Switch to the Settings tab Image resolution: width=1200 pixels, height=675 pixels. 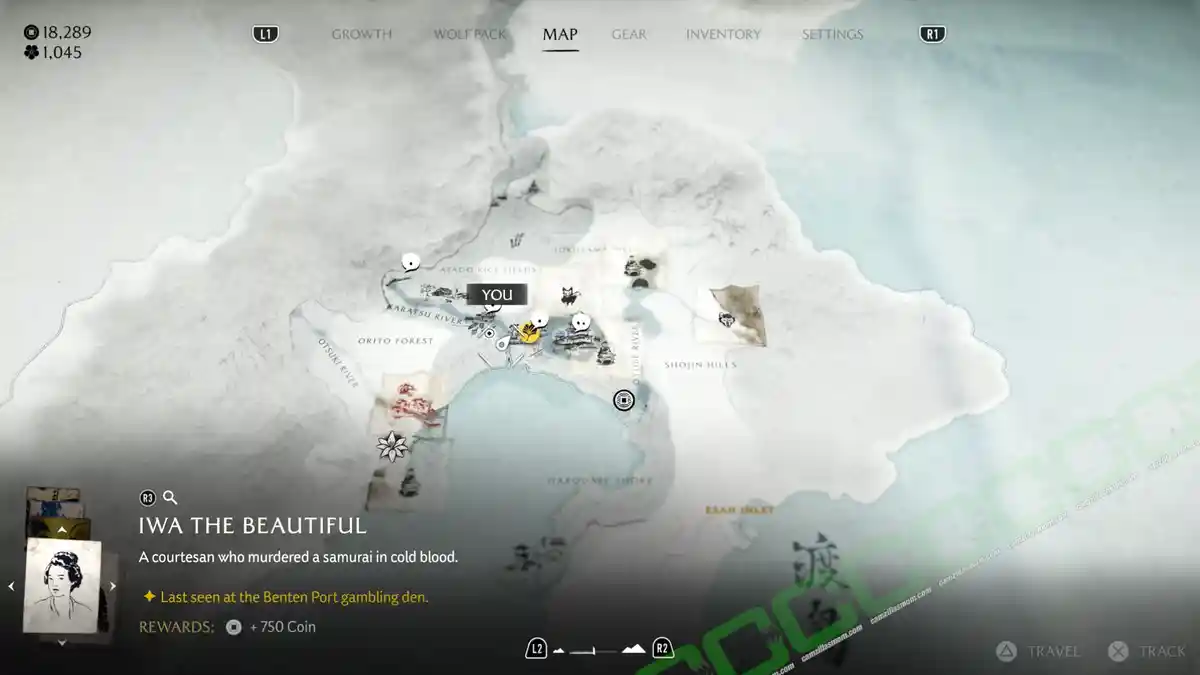832,34
